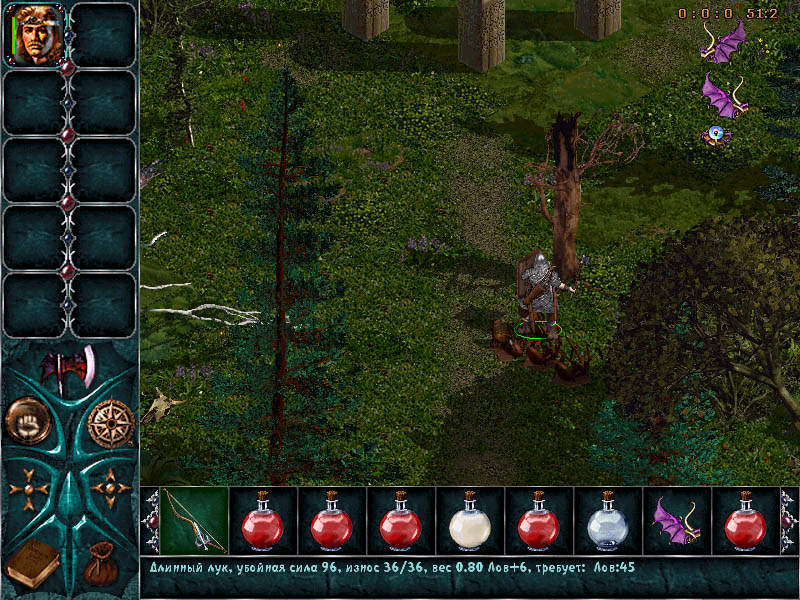Select the hero portrait
The height and width of the screenshot is (600, 800).
(x=36, y=35)
